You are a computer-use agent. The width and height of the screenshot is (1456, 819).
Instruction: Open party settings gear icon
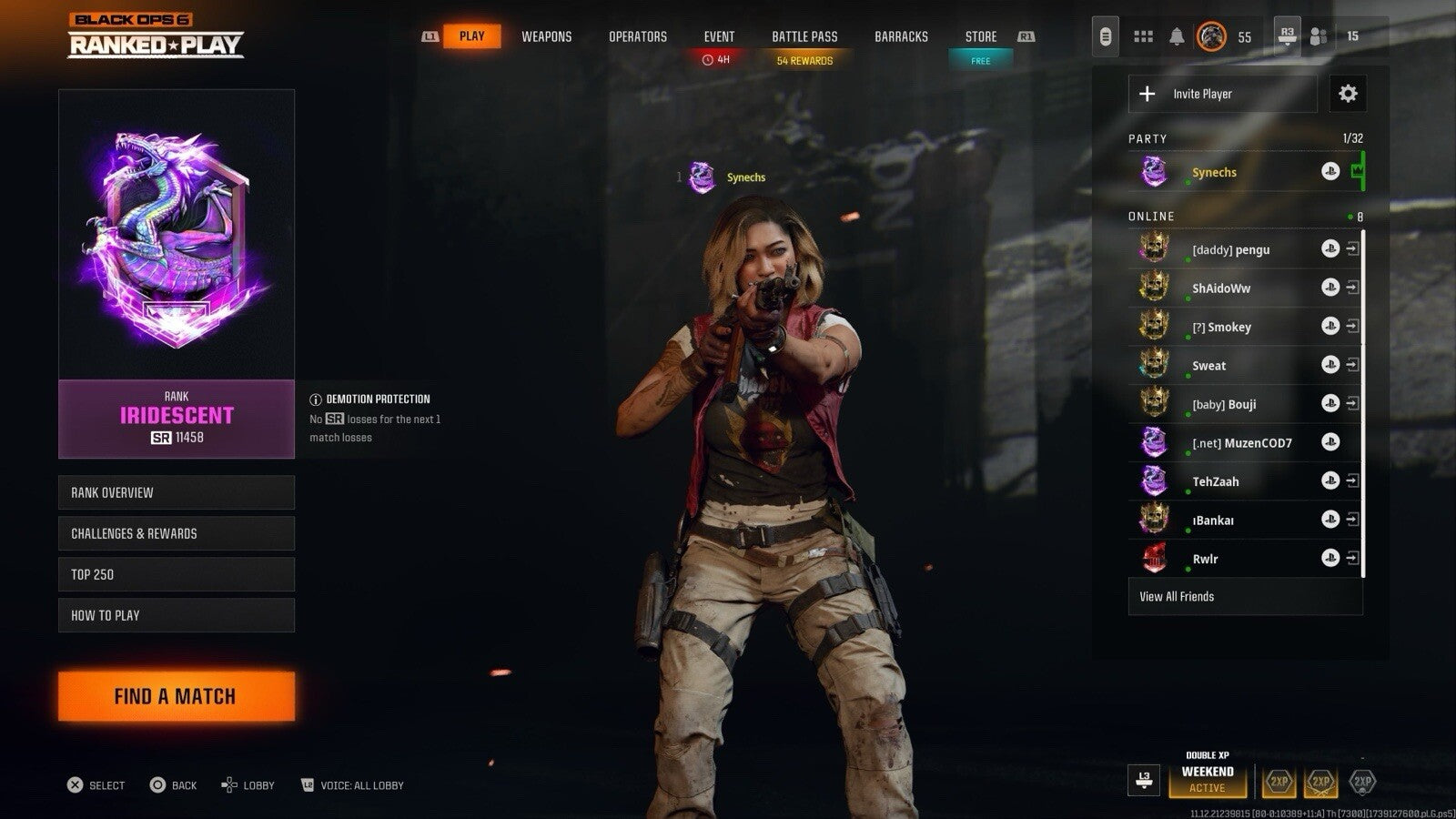(x=1348, y=94)
